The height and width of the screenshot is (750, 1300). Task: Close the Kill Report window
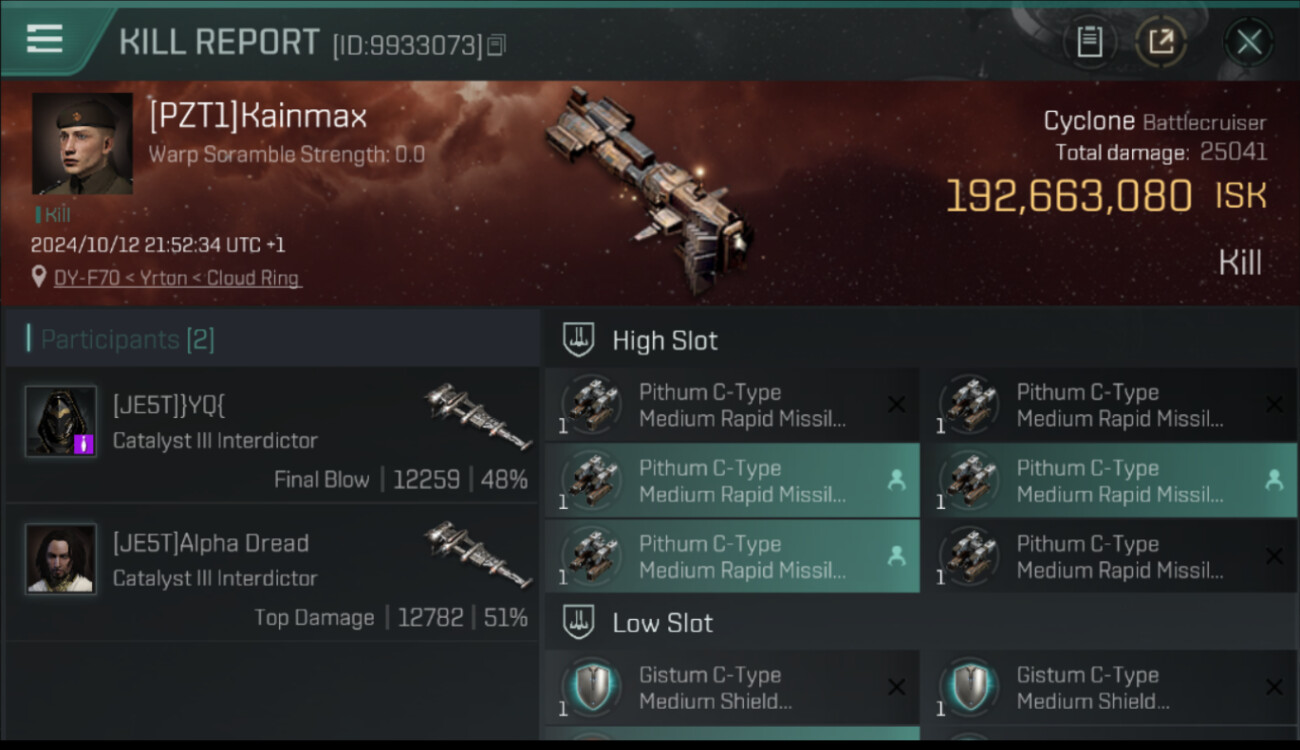1248,42
